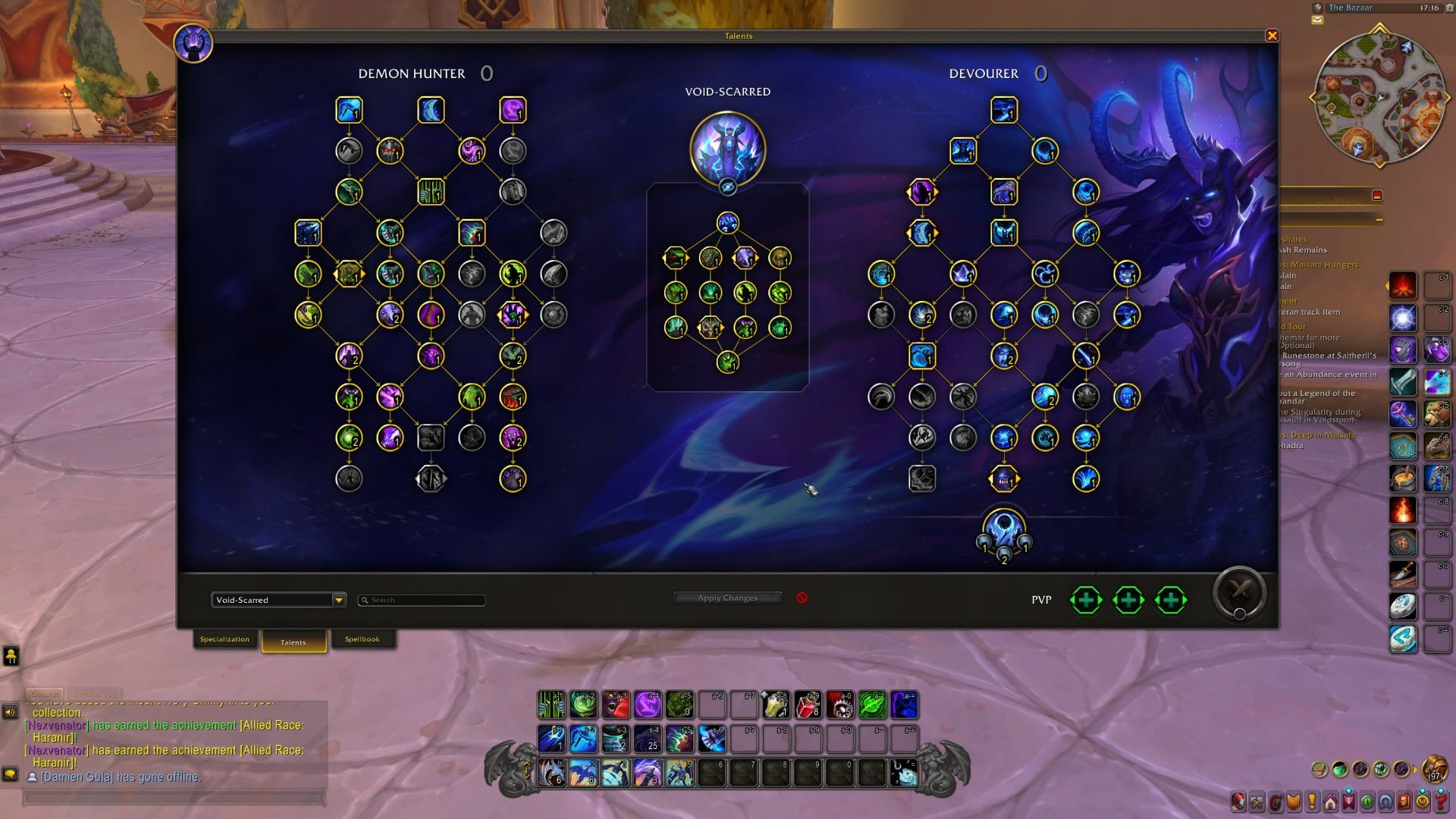Click the Apply Changes button

click(x=726, y=598)
